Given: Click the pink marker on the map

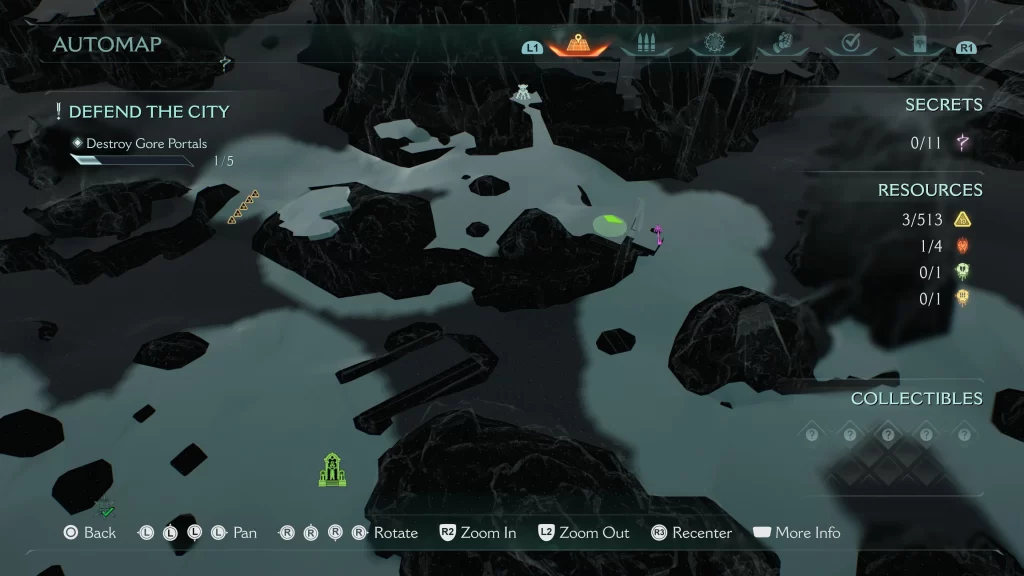Looking at the screenshot, I should pyautogui.click(x=658, y=236).
